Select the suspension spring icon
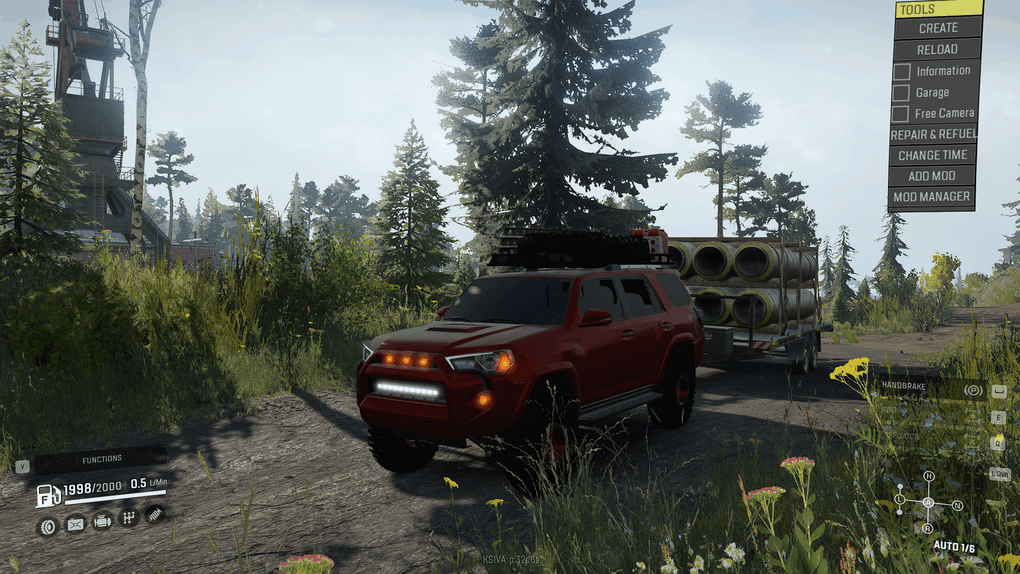Screen dimensions: 1020x574 point(154,514)
